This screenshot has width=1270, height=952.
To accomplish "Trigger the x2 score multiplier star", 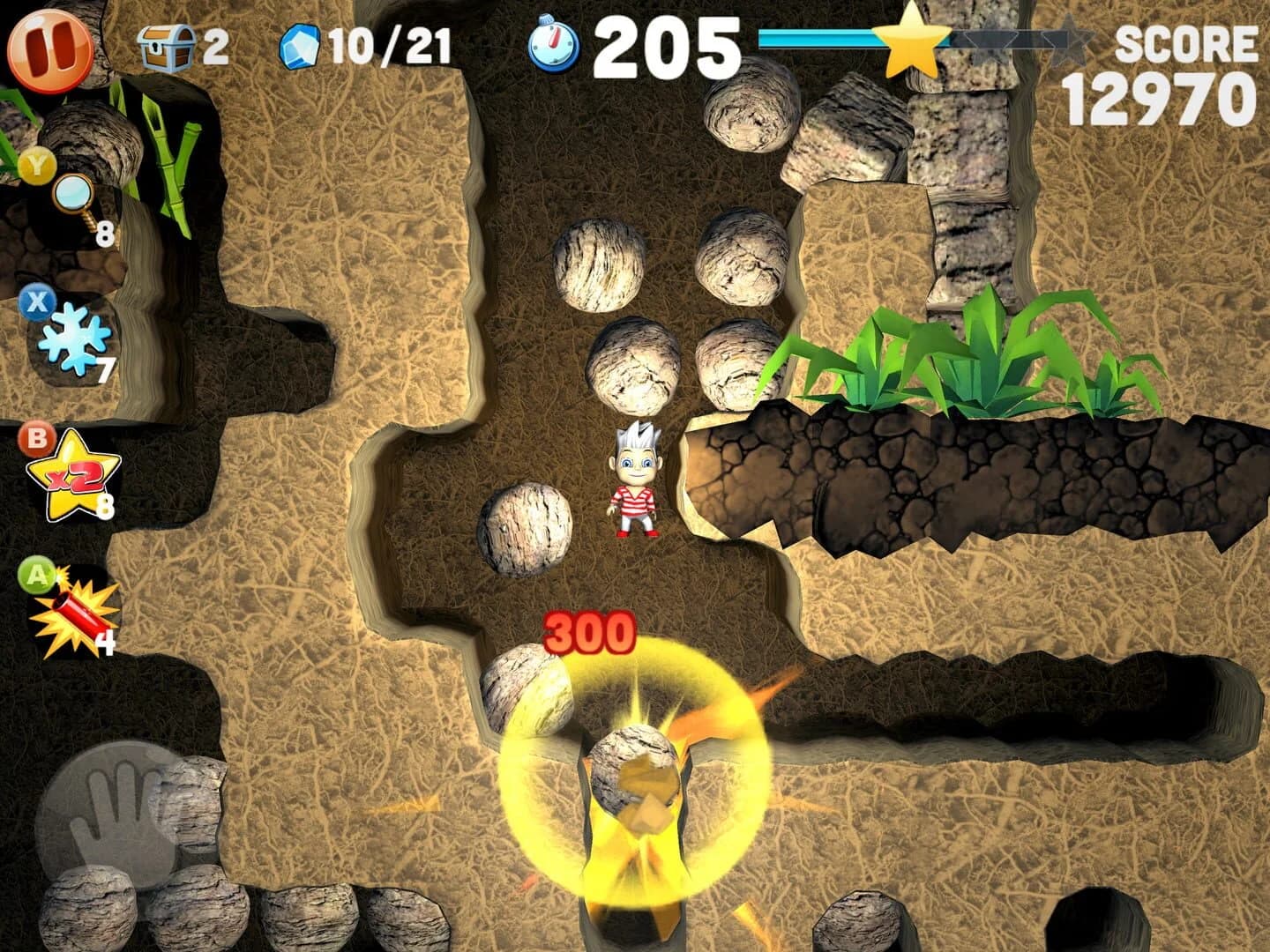I will 72,479.
